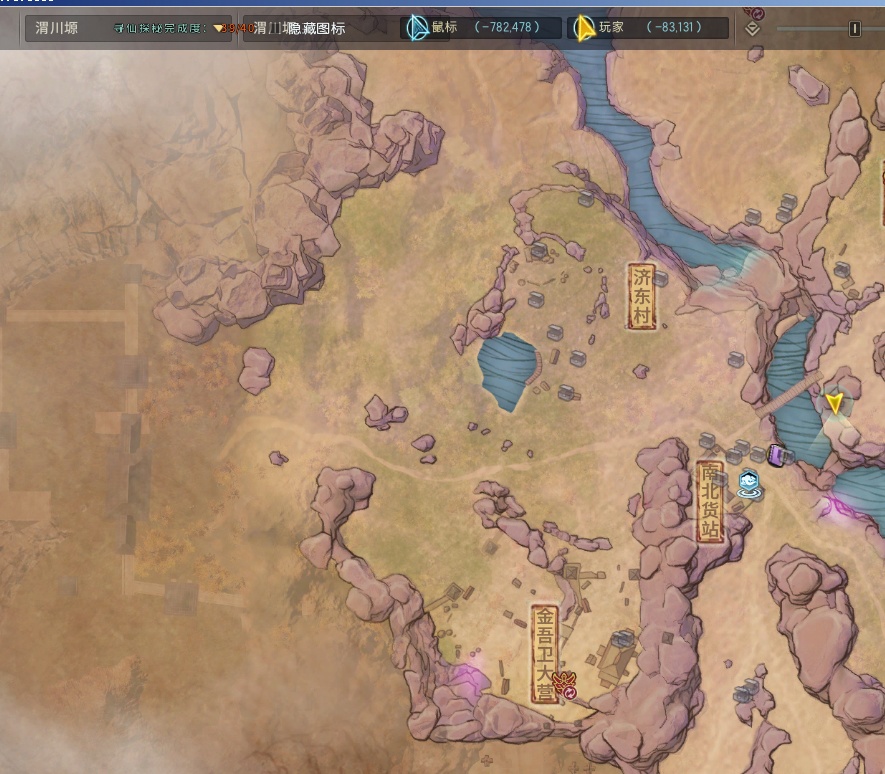The image size is (885, 774).
Task: Click the purple scroll map marker
Action: pyautogui.click(x=776, y=456)
